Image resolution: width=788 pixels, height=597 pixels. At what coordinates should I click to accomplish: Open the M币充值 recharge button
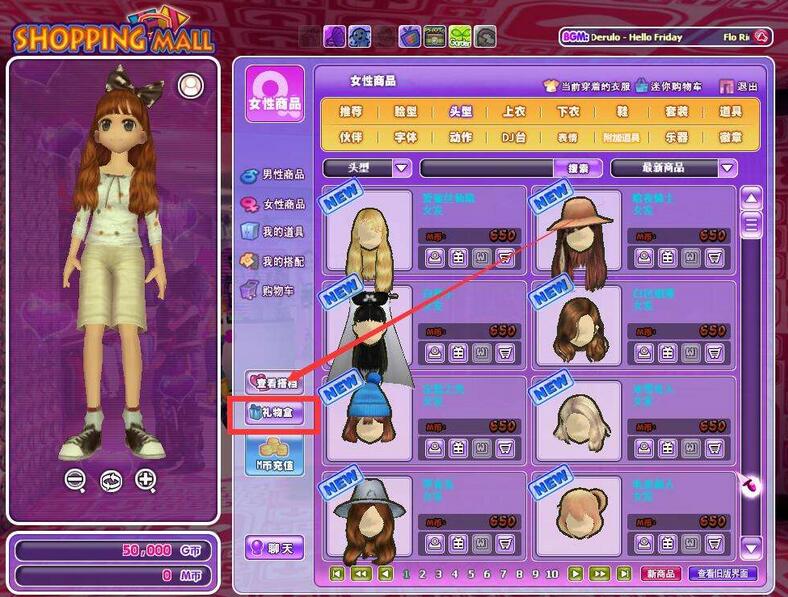(x=275, y=456)
